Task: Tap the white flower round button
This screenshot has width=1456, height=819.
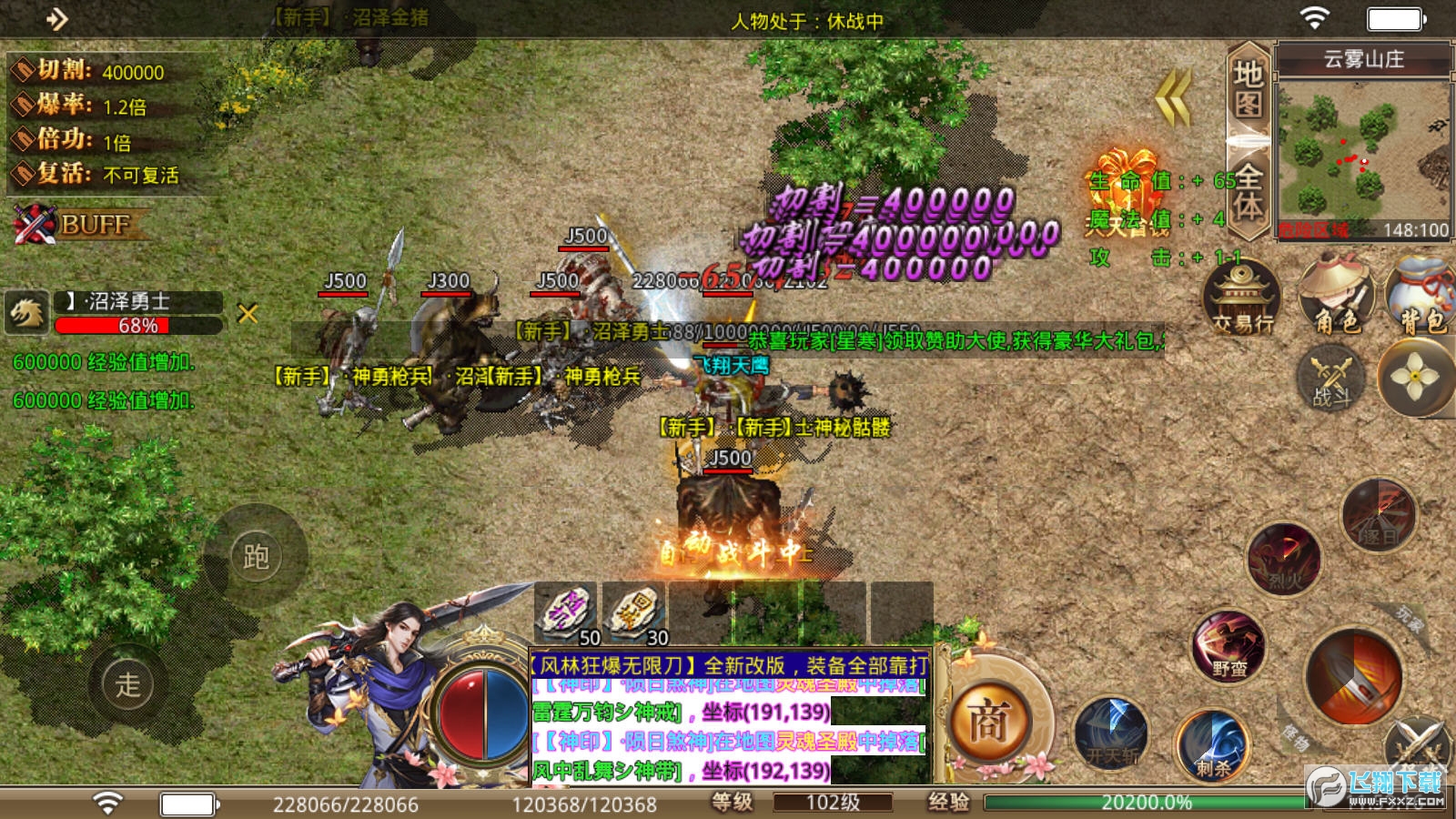Action: [1415, 377]
